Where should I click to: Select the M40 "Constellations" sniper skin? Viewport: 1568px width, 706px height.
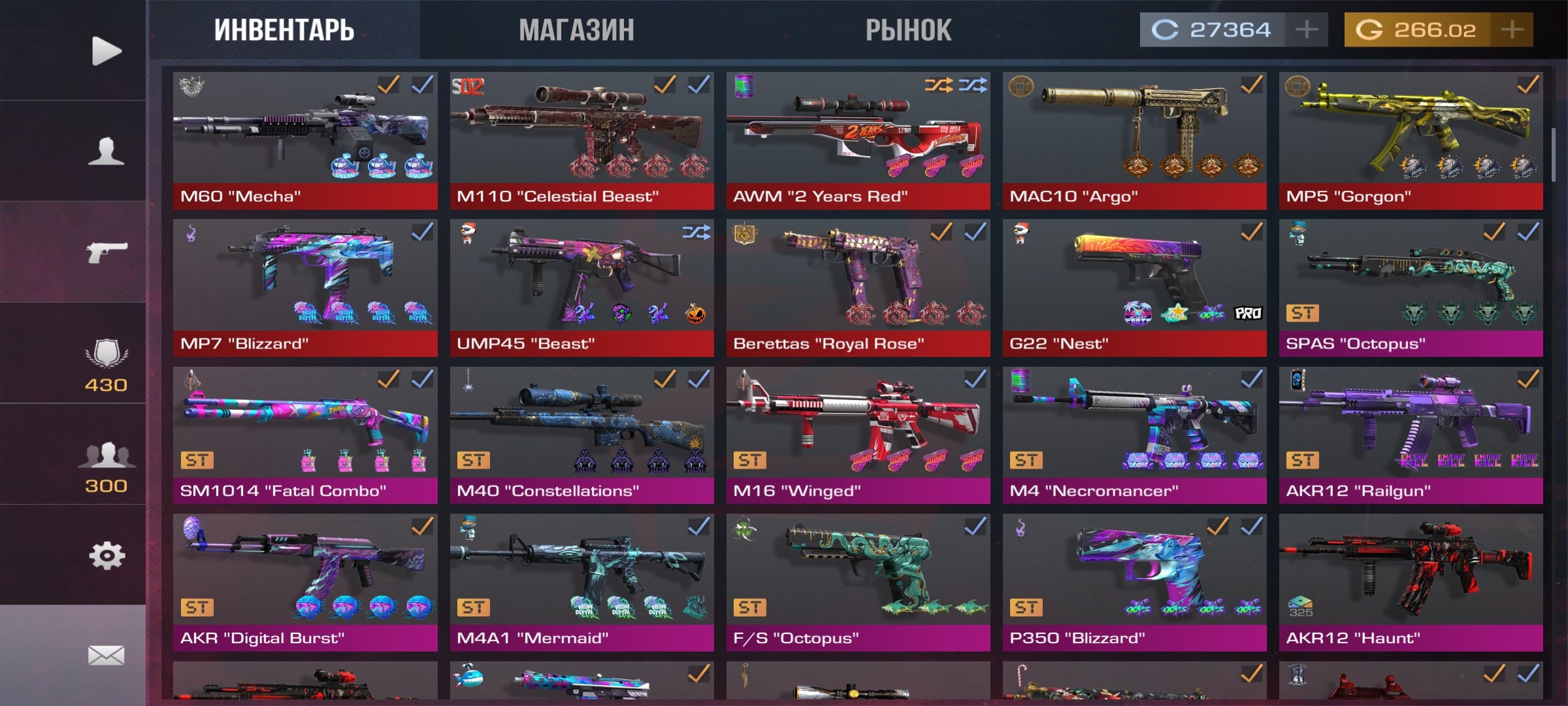[581, 435]
